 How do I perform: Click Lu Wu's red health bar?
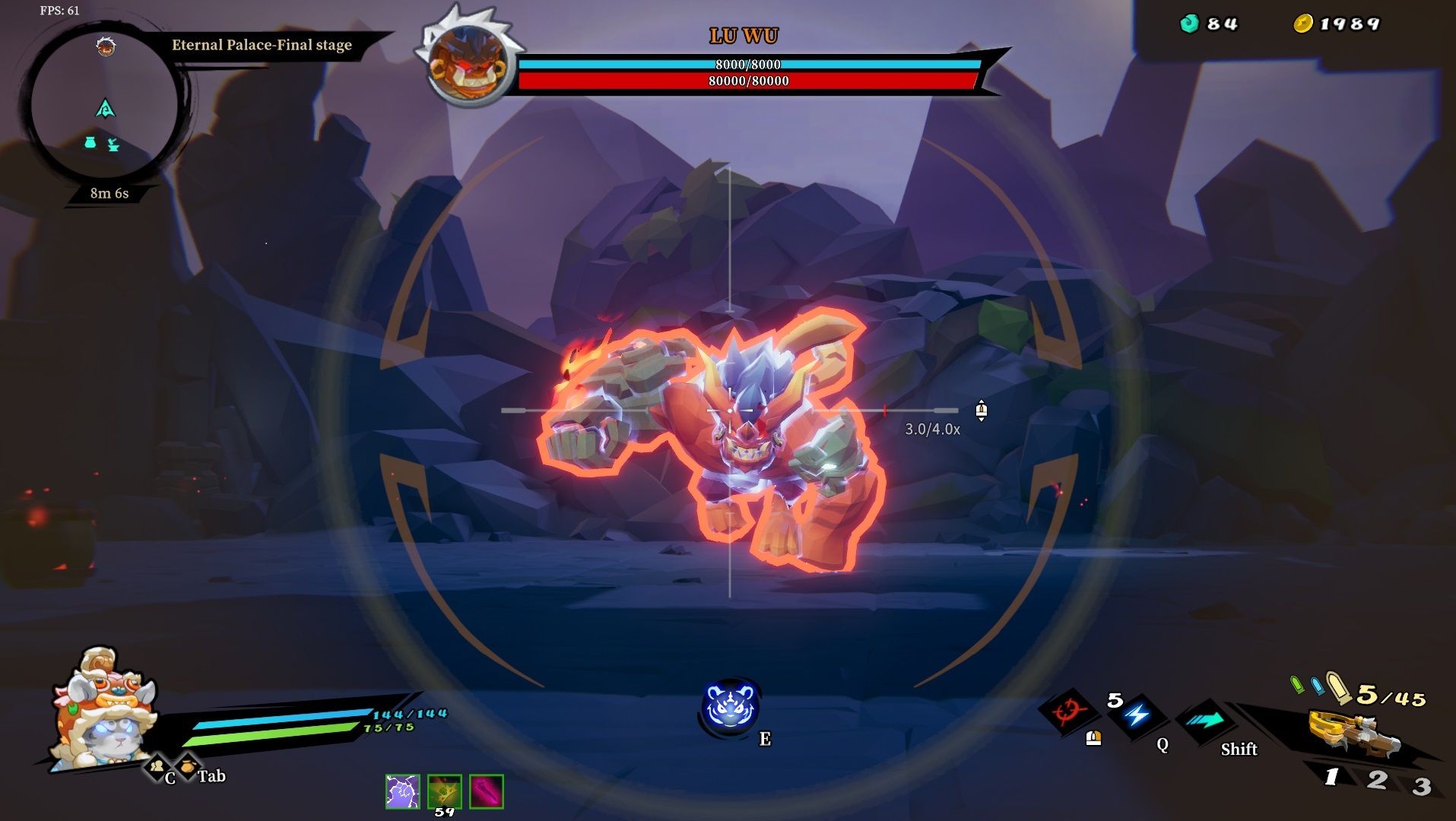(747, 82)
